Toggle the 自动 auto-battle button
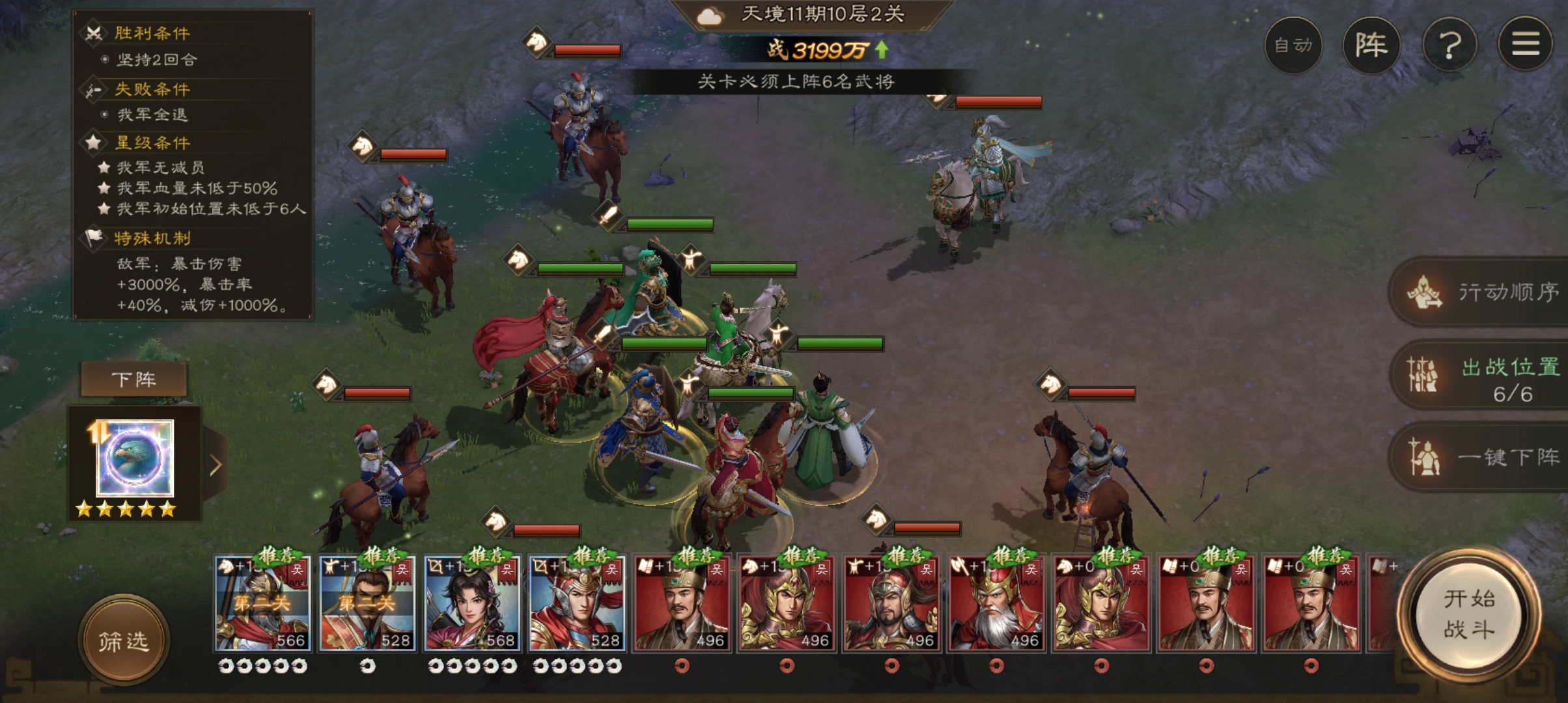The image size is (1568, 703). [1293, 45]
